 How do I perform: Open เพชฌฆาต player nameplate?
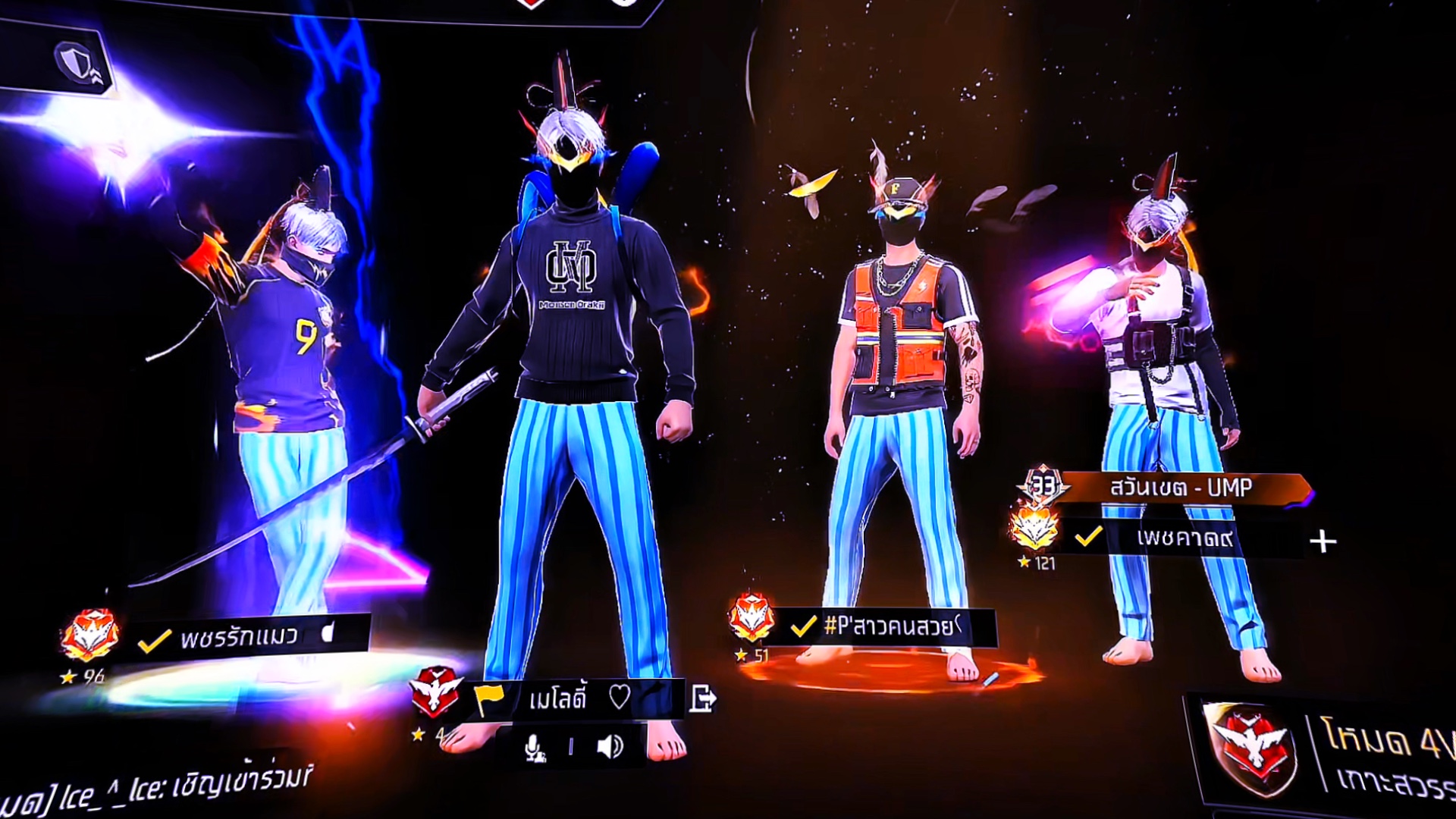point(1185,538)
